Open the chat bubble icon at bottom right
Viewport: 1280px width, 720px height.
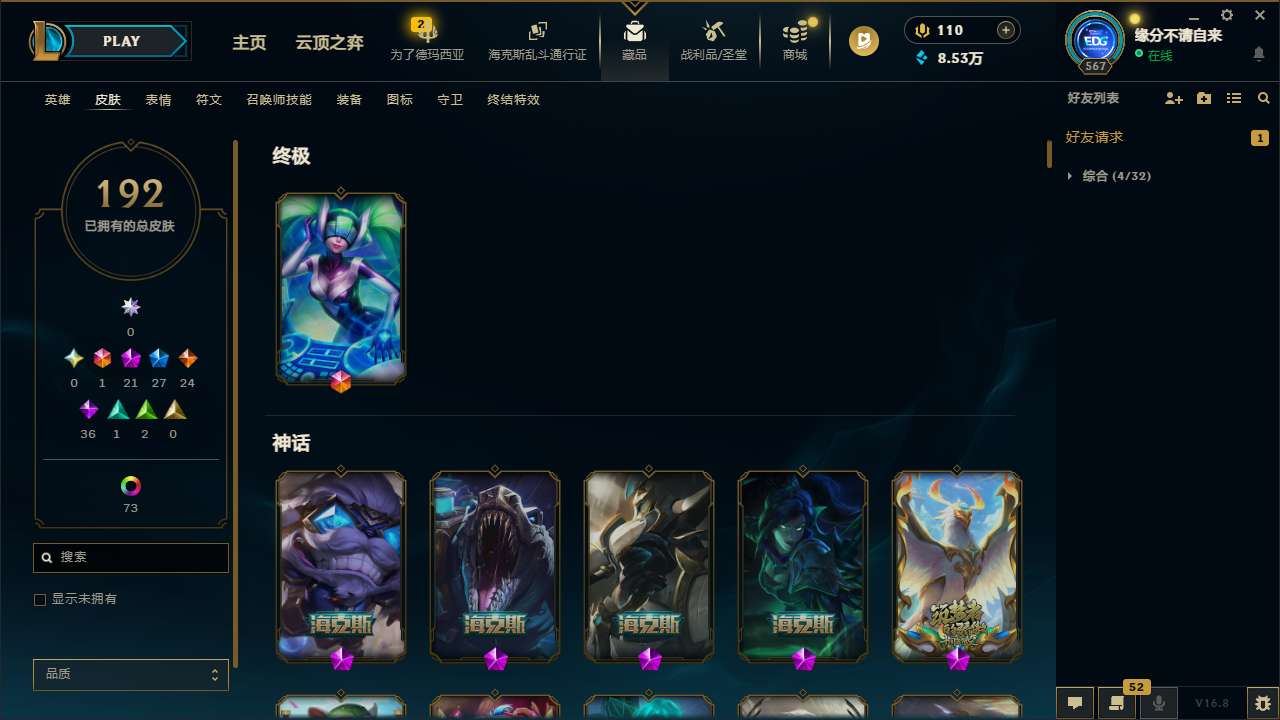[x=1074, y=702]
